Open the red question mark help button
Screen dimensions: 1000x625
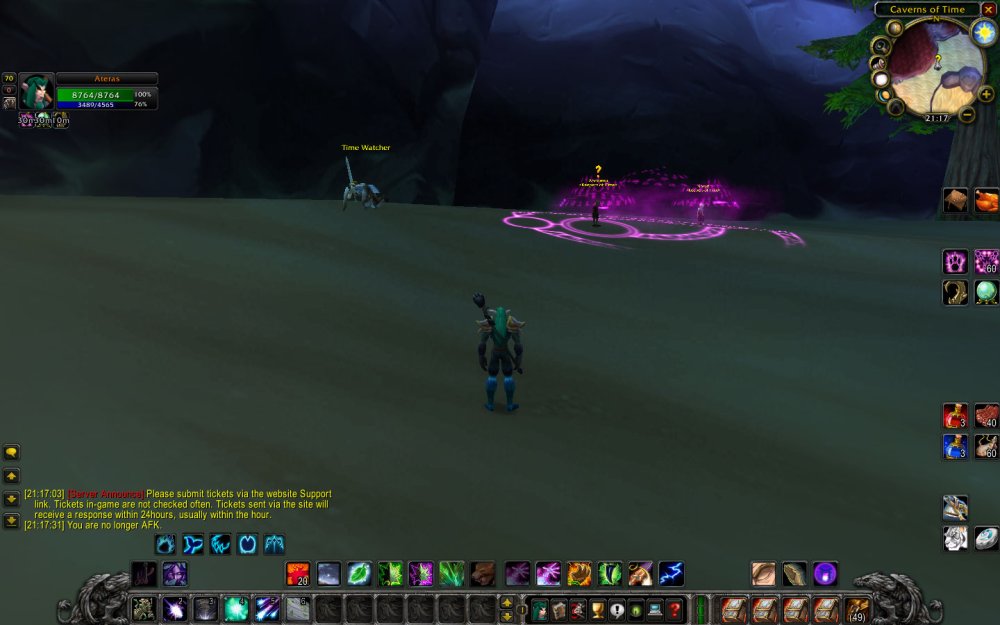[x=675, y=609]
